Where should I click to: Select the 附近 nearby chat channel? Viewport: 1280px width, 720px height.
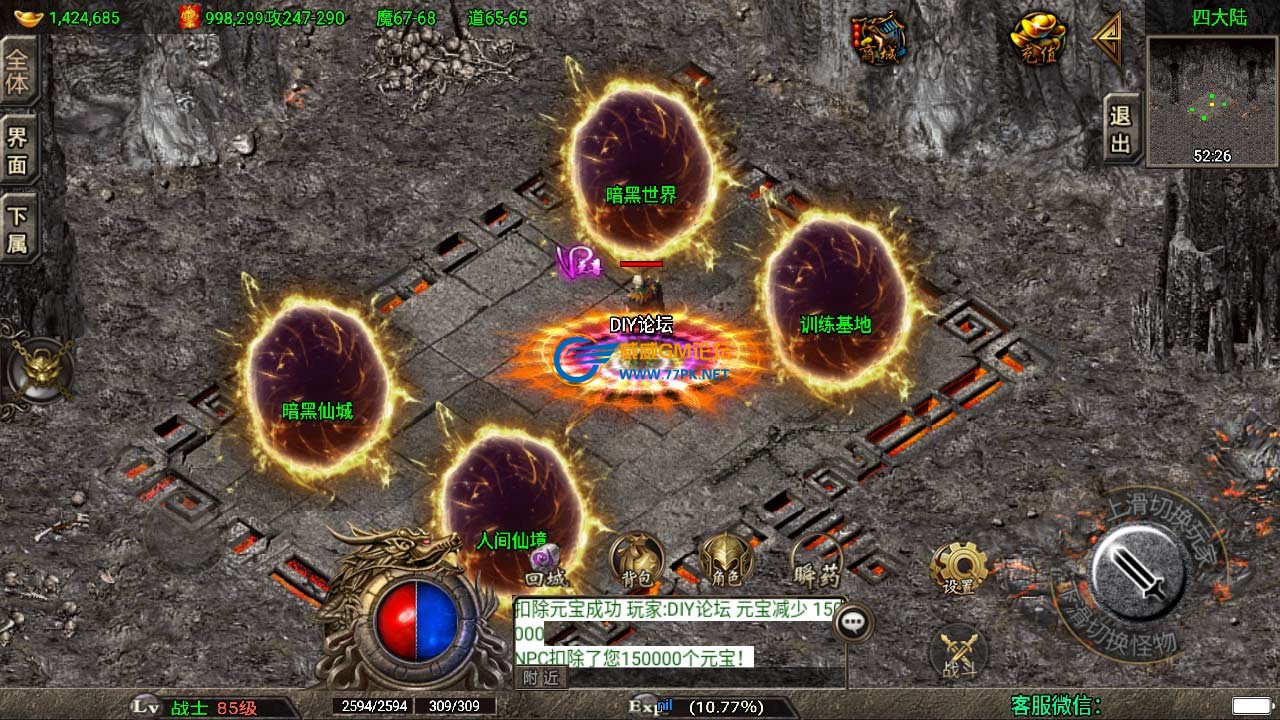pyautogui.click(x=540, y=678)
